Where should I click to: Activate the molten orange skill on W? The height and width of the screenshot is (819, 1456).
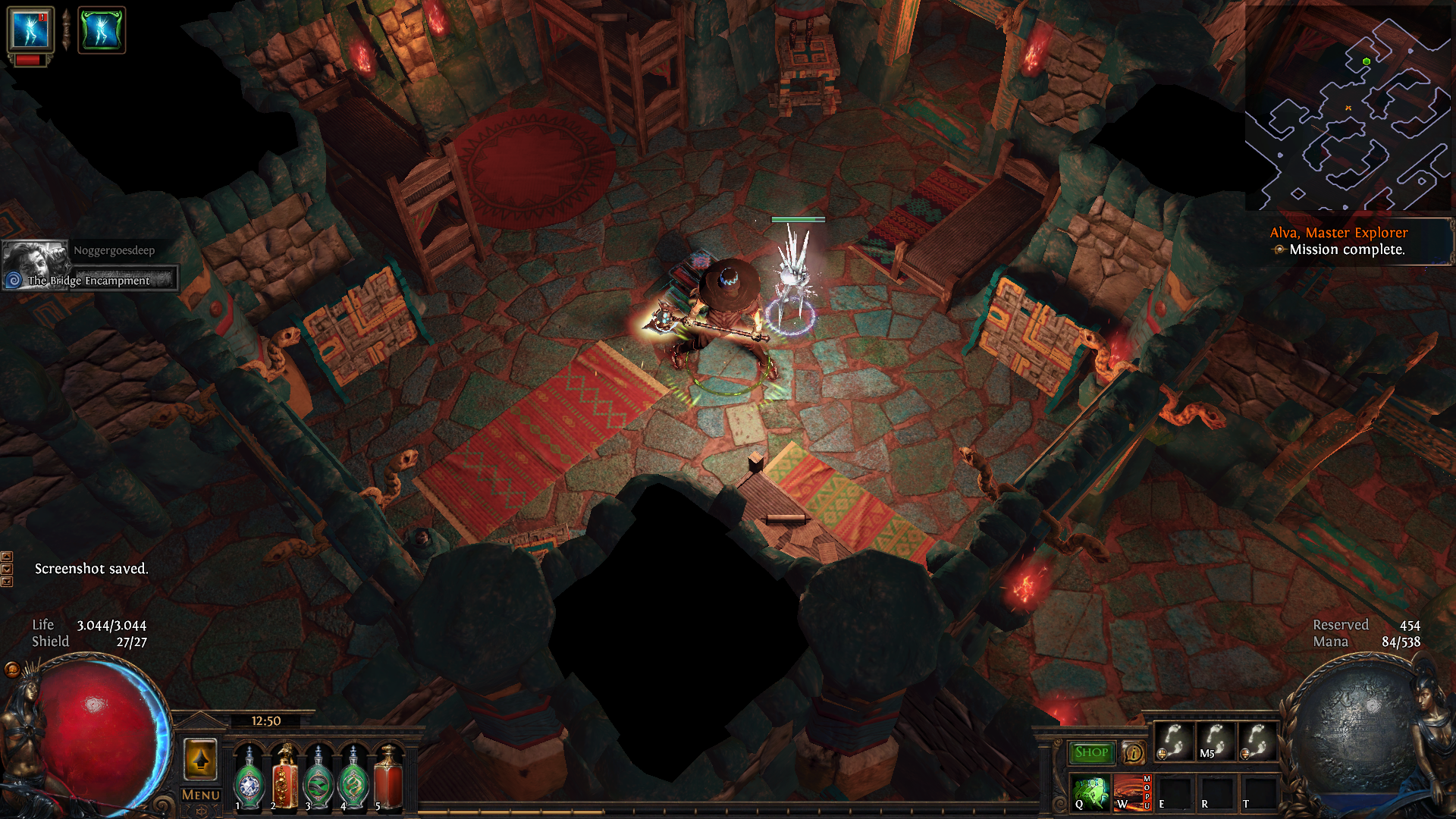(x=1131, y=793)
